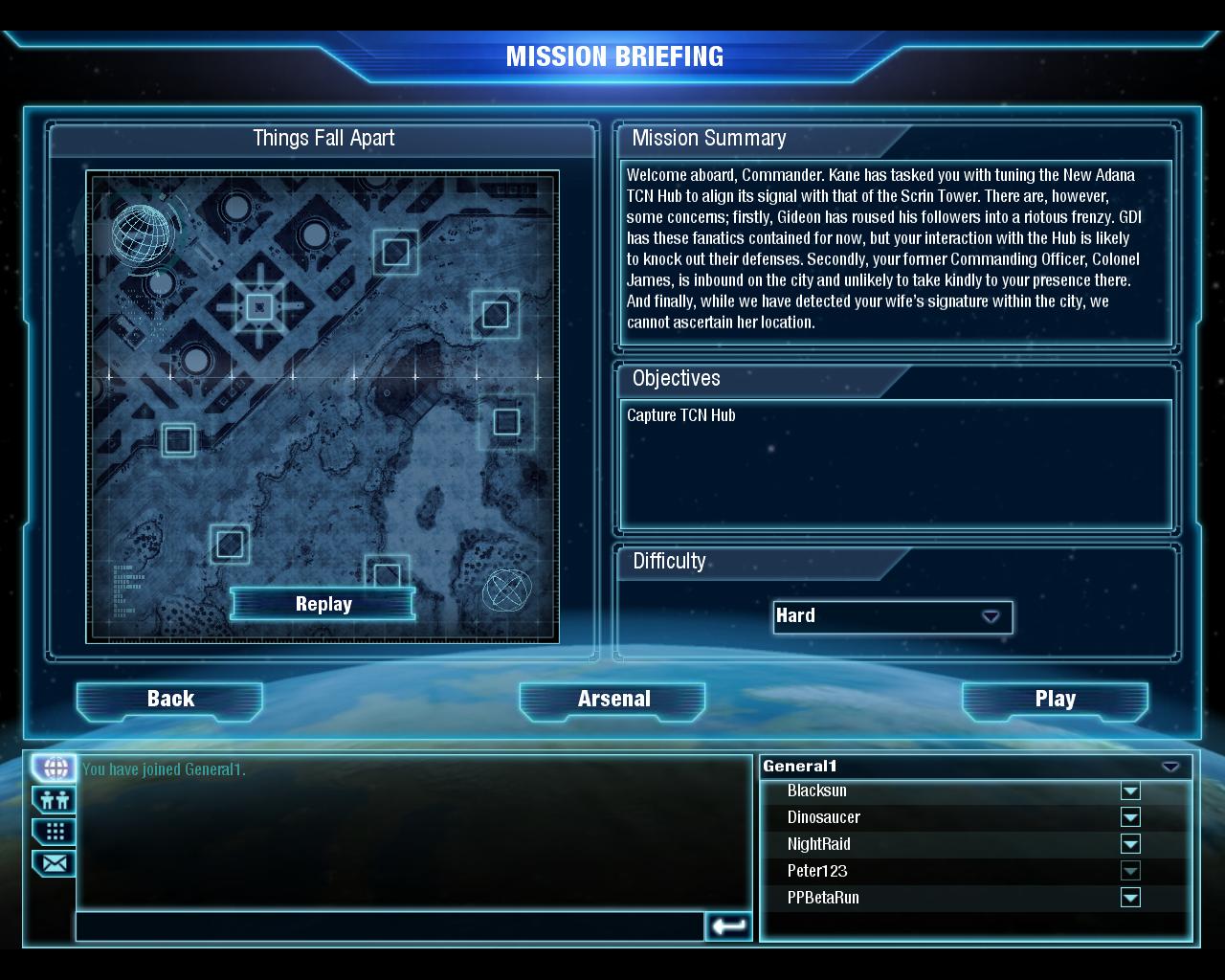This screenshot has height=980, width=1225.
Task: Open PPBetaRun's player options arrow
Action: (1130, 898)
